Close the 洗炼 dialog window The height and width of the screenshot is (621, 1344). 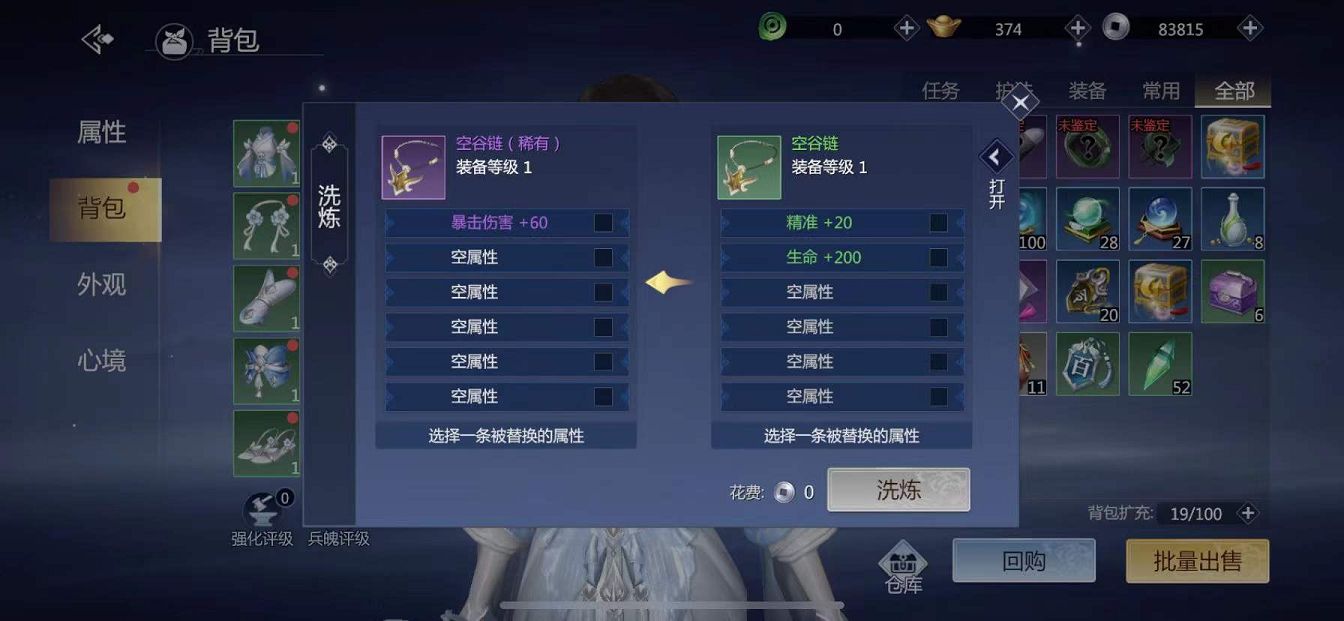coord(1020,102)
